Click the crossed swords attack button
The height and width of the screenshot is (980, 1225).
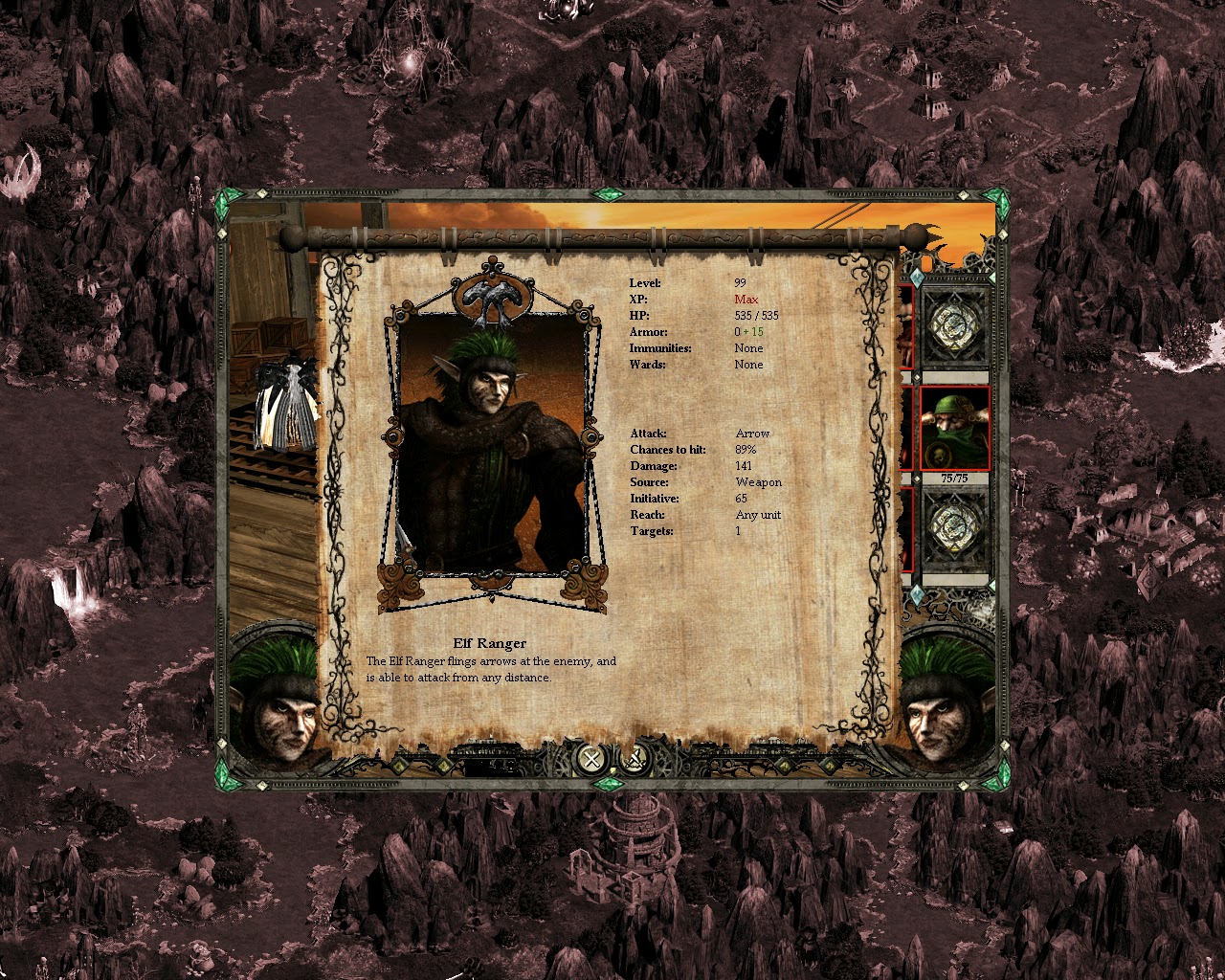tap(632, 761)
